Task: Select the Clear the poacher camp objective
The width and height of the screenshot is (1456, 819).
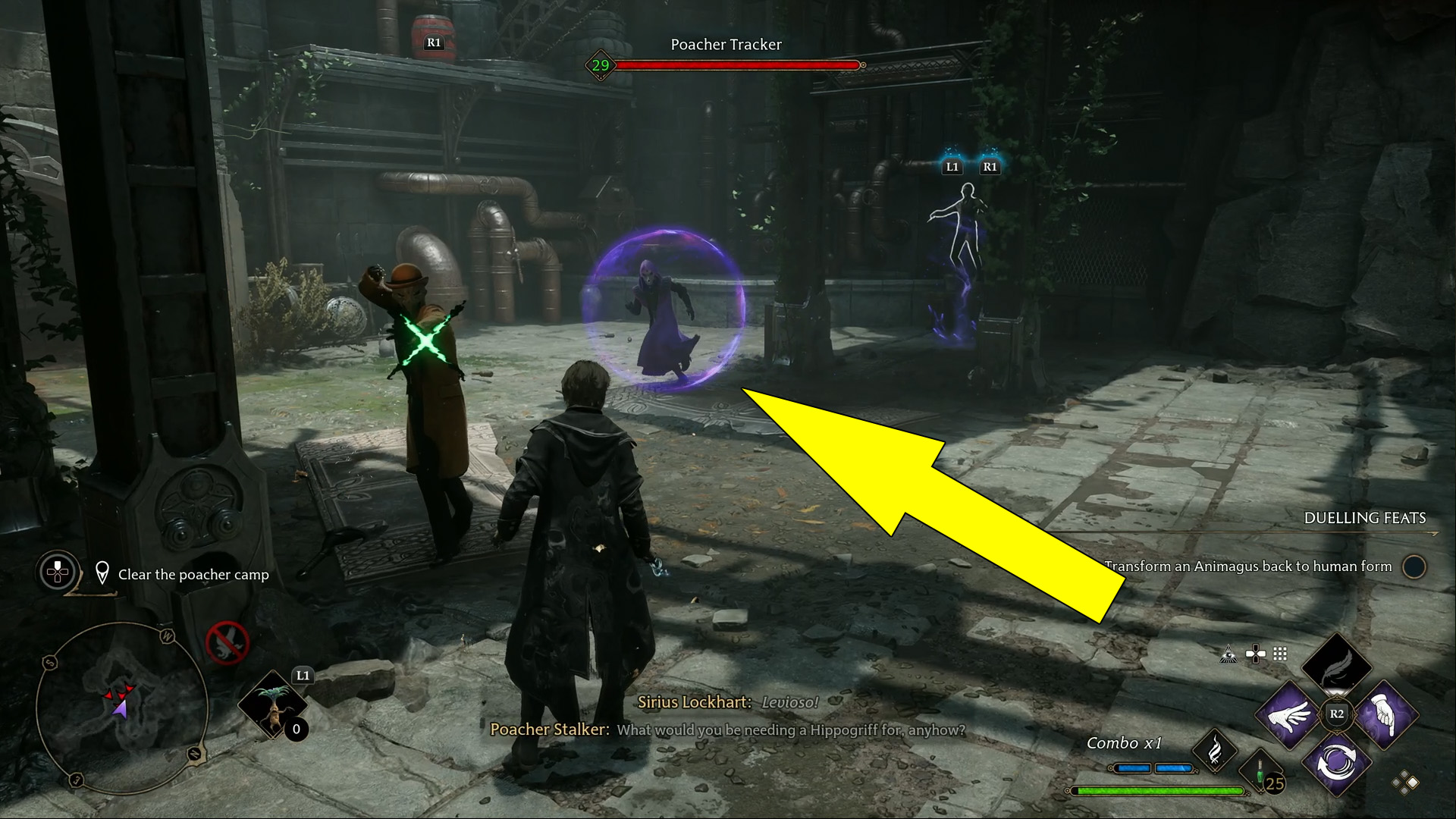Action: [193, 575]
